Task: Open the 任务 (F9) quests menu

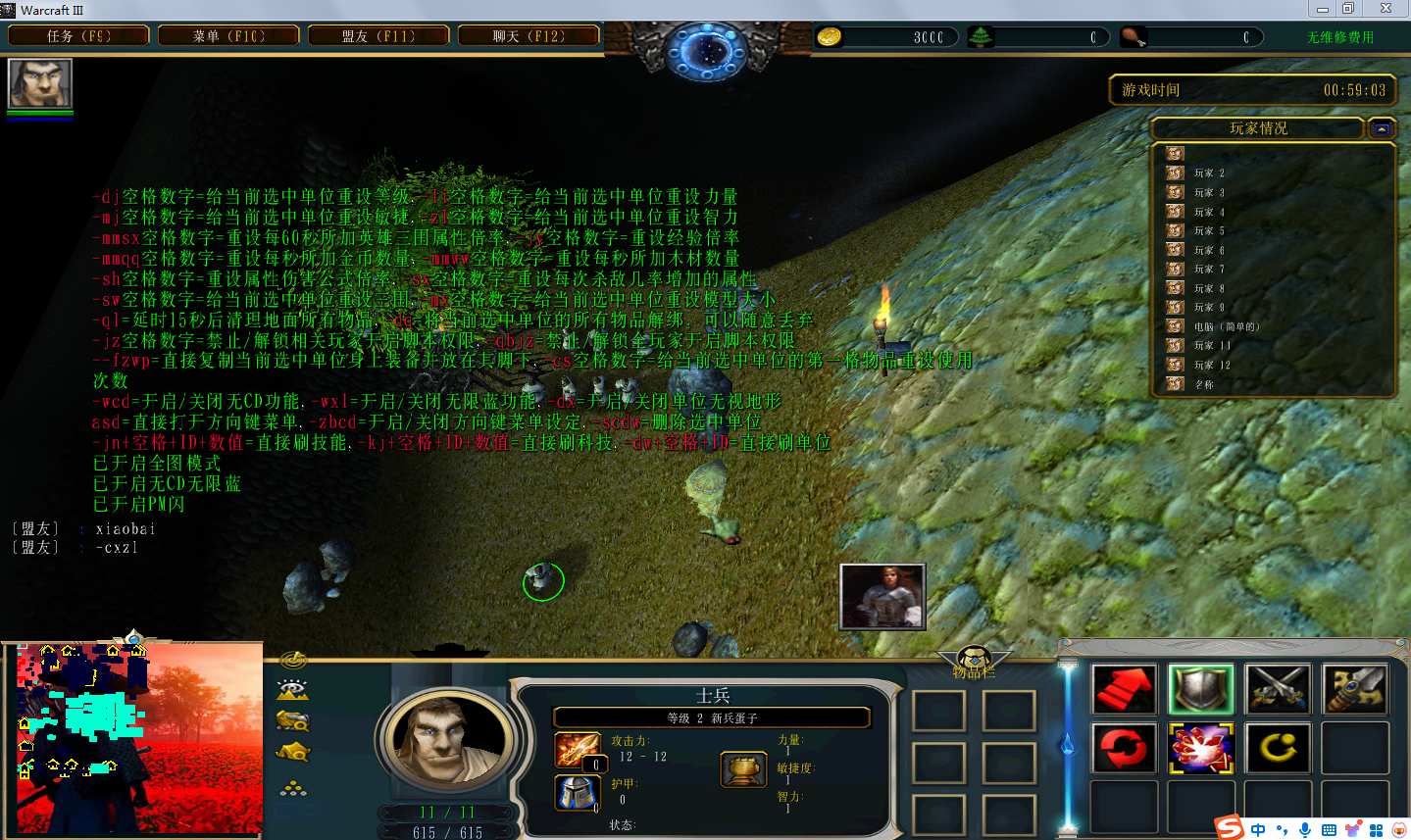Action: point(78,36)
